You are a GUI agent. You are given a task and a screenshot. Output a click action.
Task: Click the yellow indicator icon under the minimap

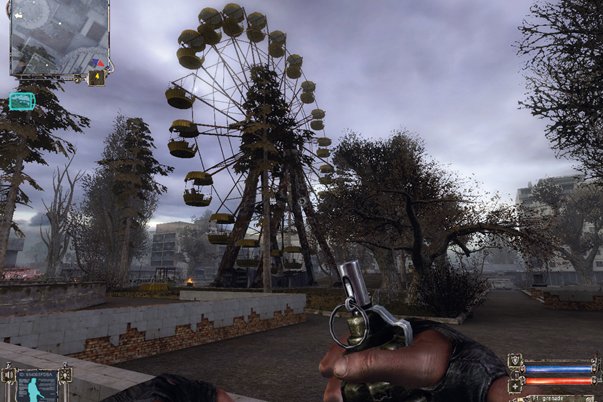(x=96, y=76)
